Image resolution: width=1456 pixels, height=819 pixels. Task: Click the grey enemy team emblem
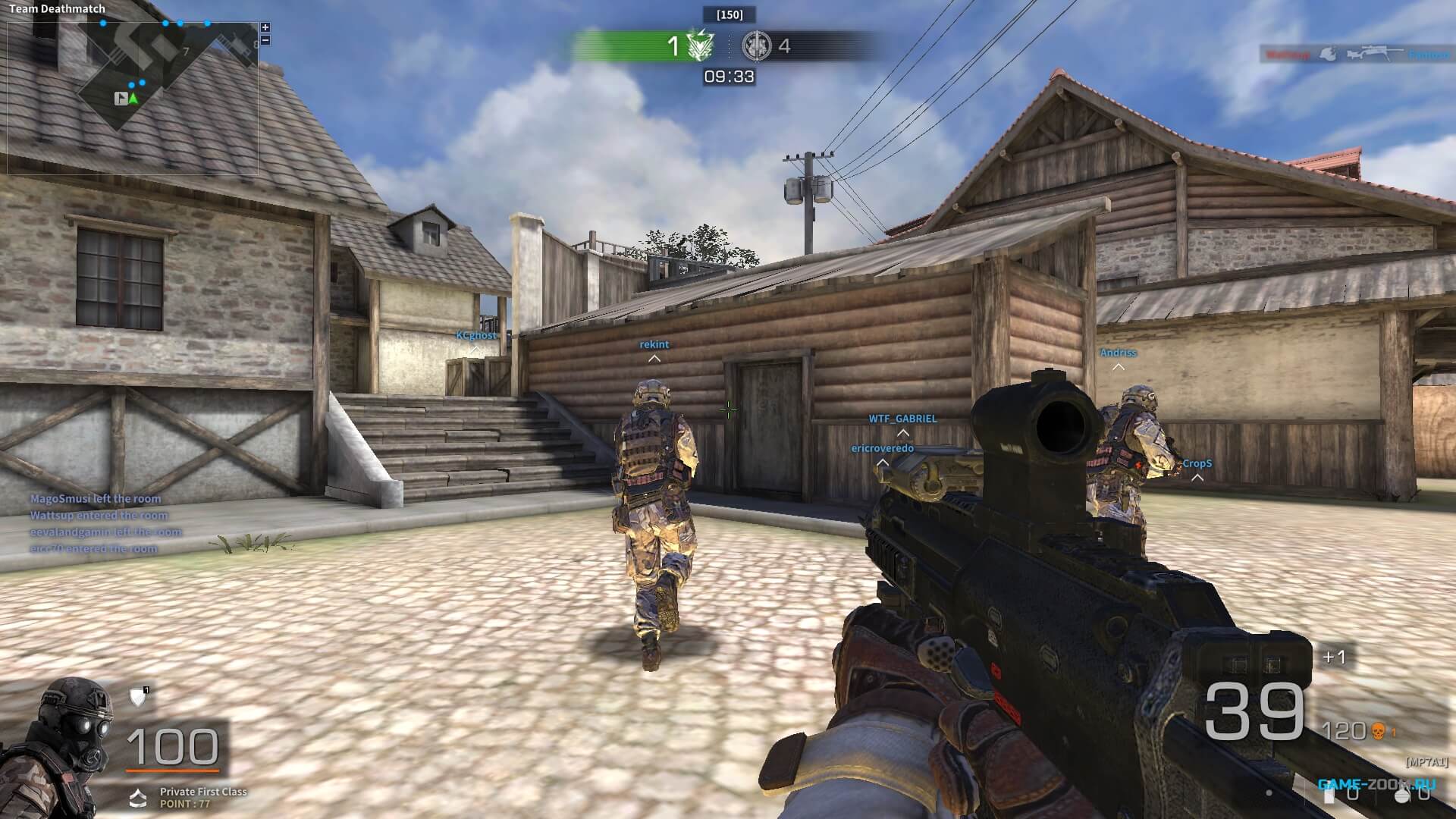pyautogui.click(x=756, y=46)
